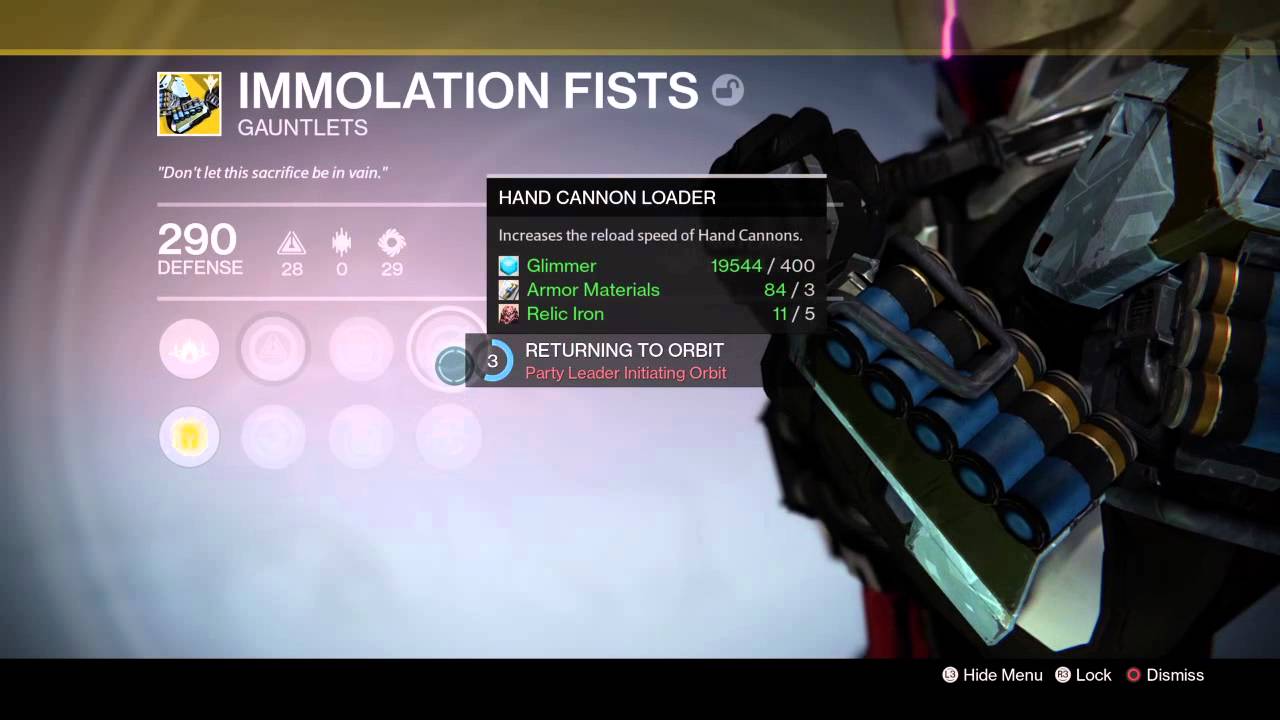1280x720 pixels.
Task: Choose the triangle-symbol upgrade node
Action: coord(273,349)
